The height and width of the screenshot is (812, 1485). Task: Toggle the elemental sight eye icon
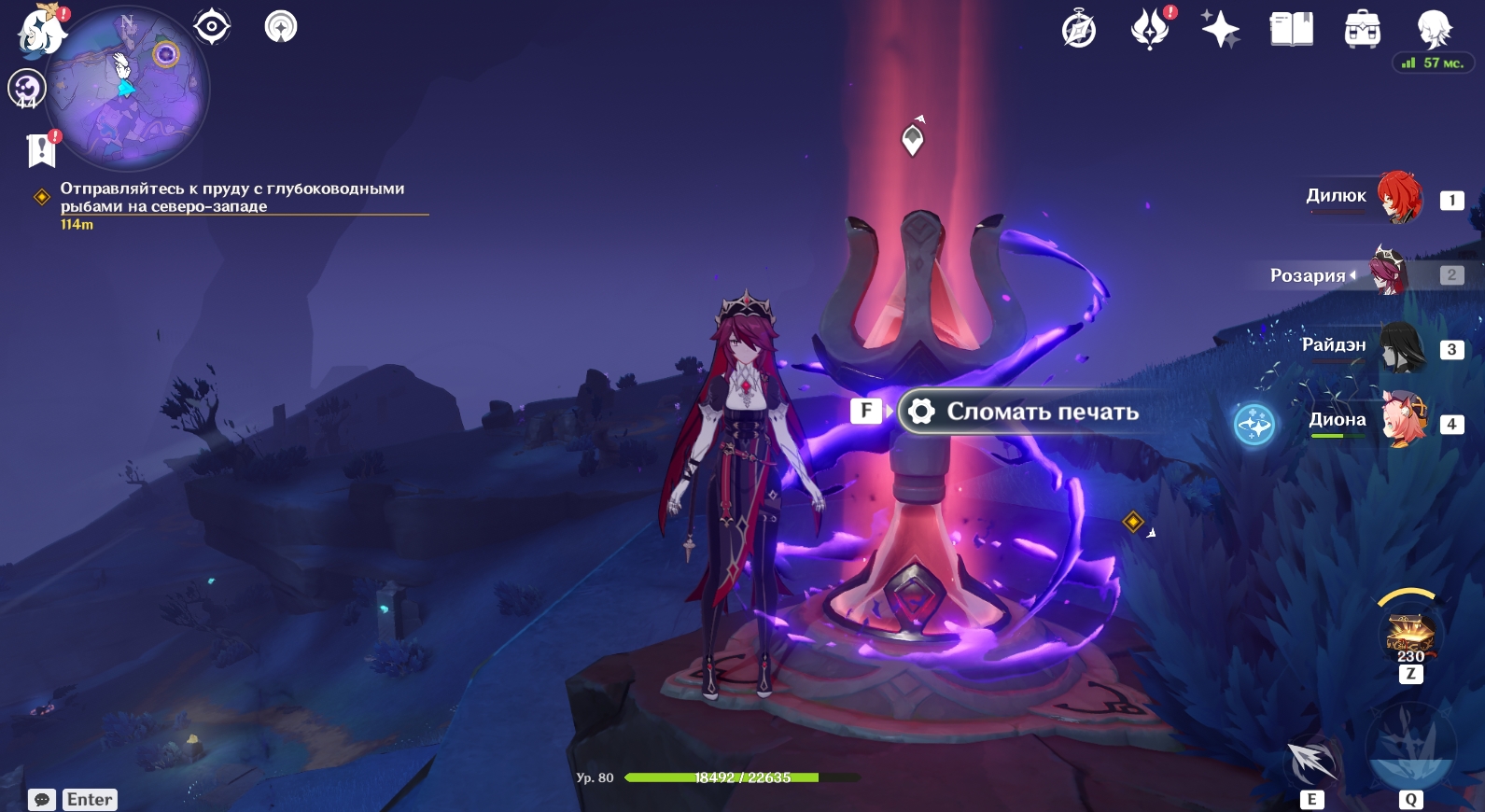point(212,26)
